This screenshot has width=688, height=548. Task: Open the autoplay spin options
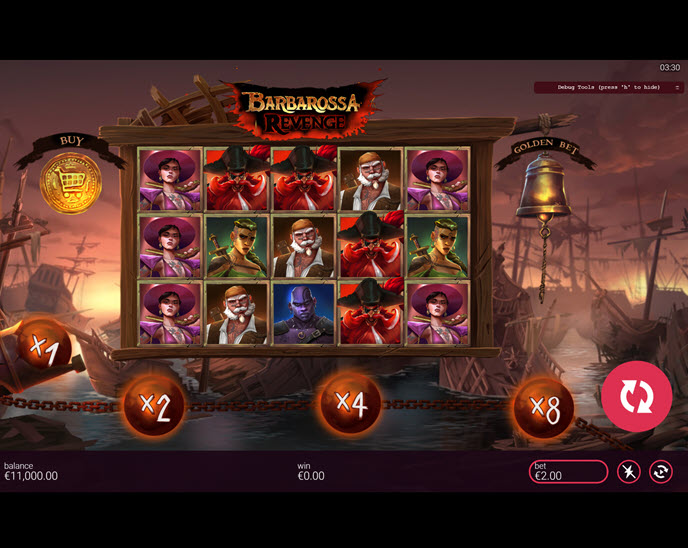point(660,472)
